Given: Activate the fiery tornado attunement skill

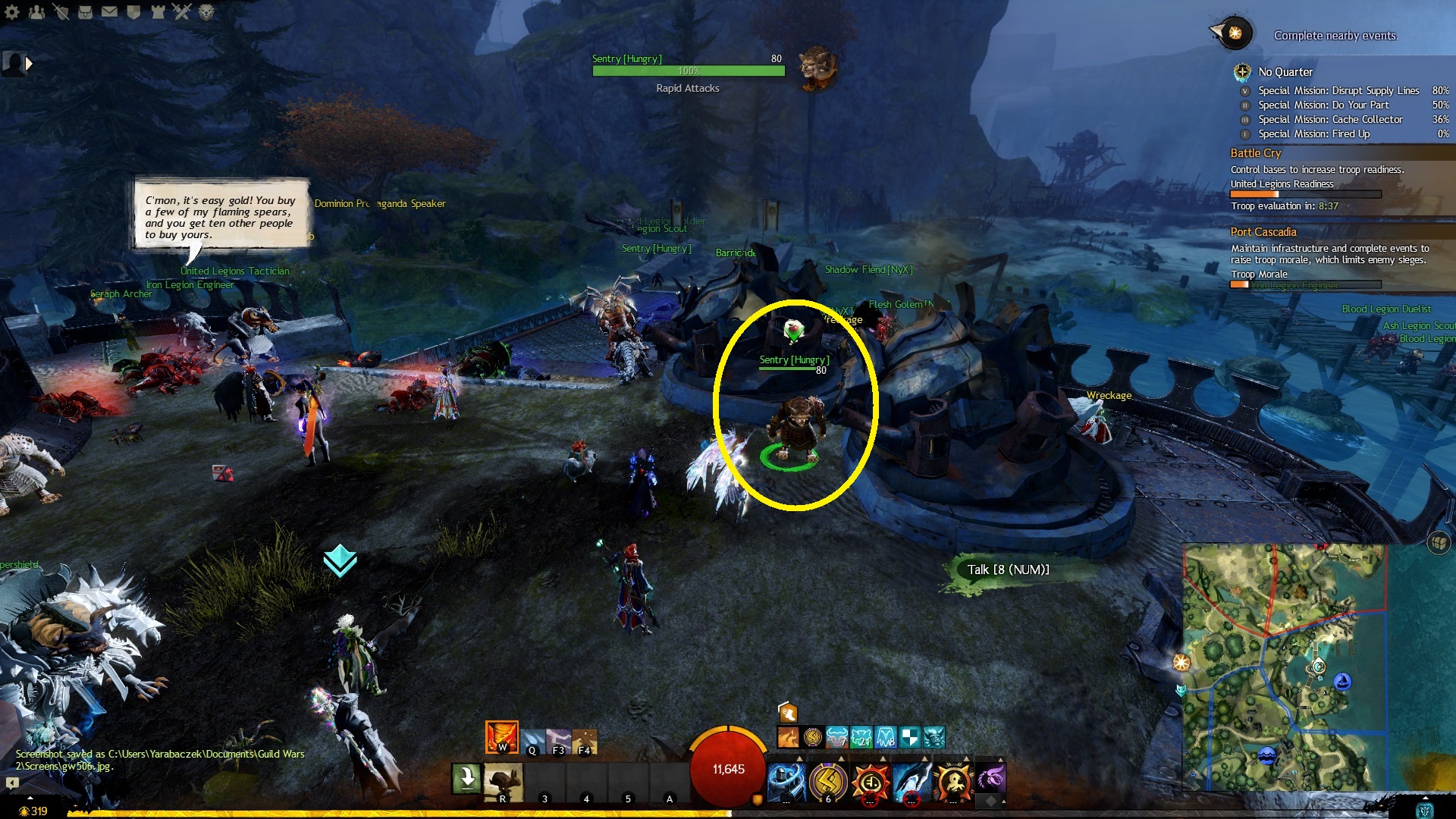Looking at the screenshot, I should point(502,736).
